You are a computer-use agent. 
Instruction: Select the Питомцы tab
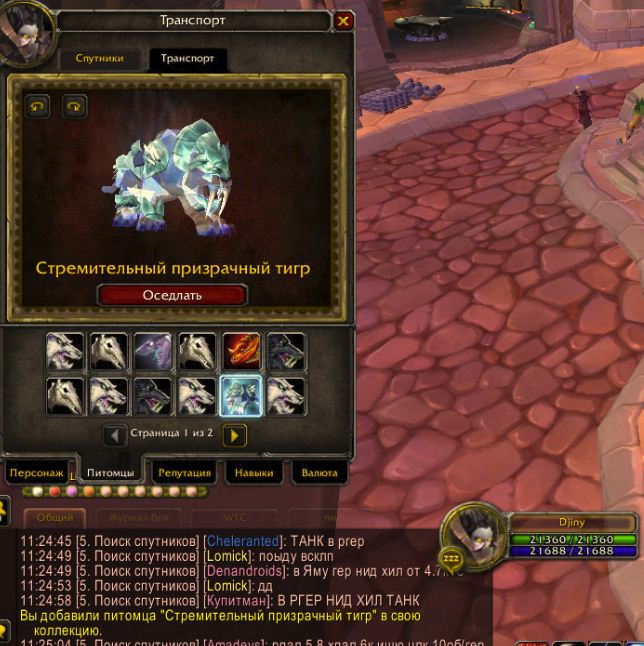coord(110,473)
